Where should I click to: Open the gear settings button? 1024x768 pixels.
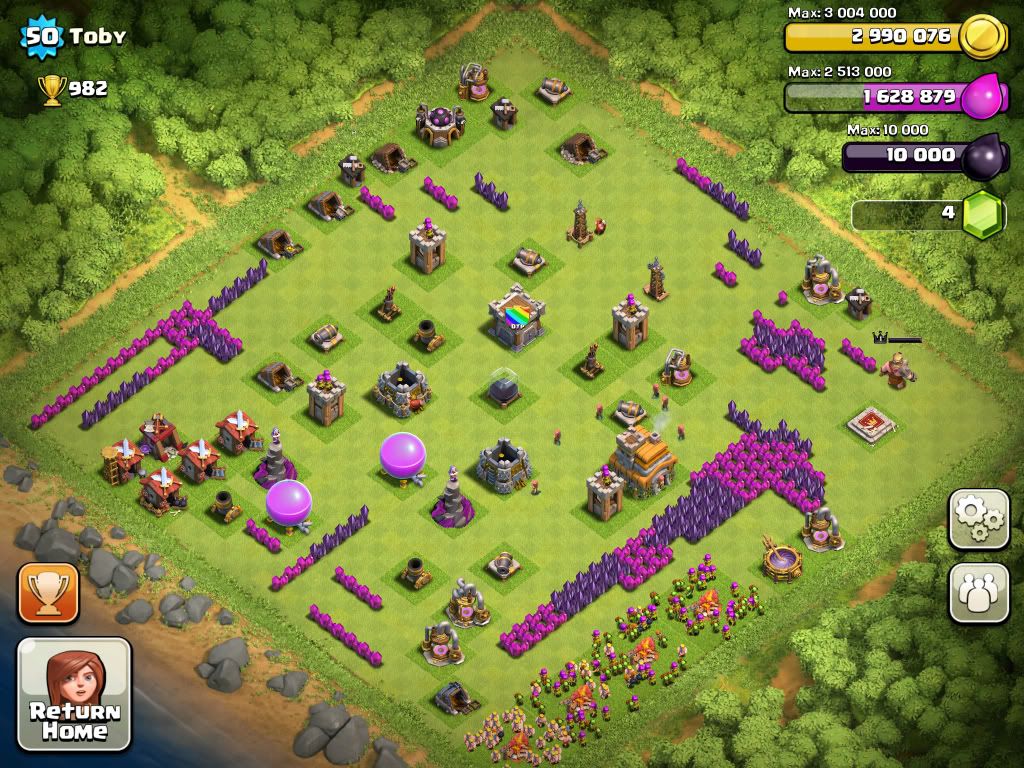tap(978, 518)
